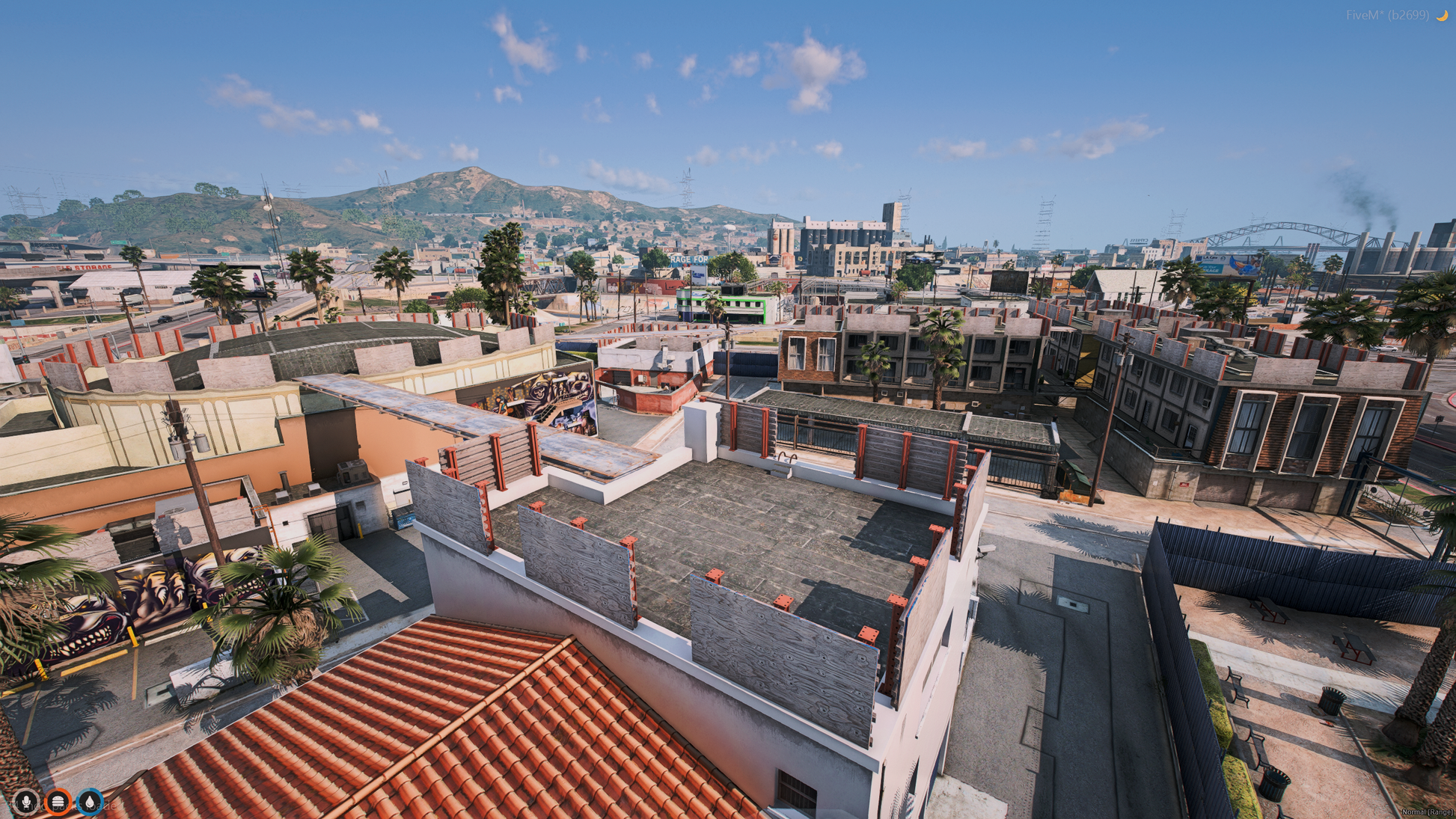The width and height of the screenshot is (1456, 819).
Task: Click the water droplet thirst icon
Action: [90, 802]
